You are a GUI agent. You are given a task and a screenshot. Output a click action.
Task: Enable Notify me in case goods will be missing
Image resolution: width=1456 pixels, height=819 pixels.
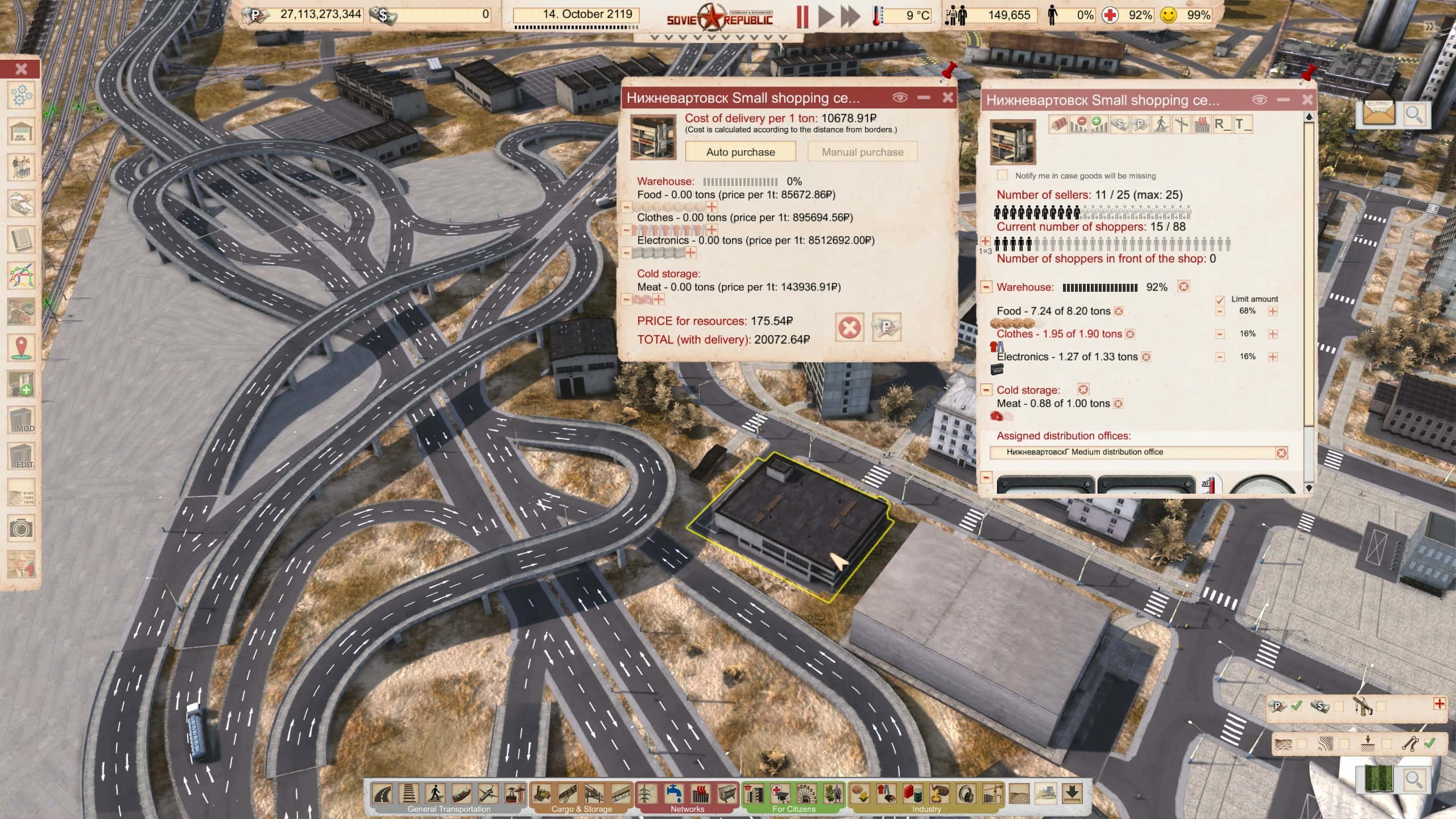(1003, 176)
